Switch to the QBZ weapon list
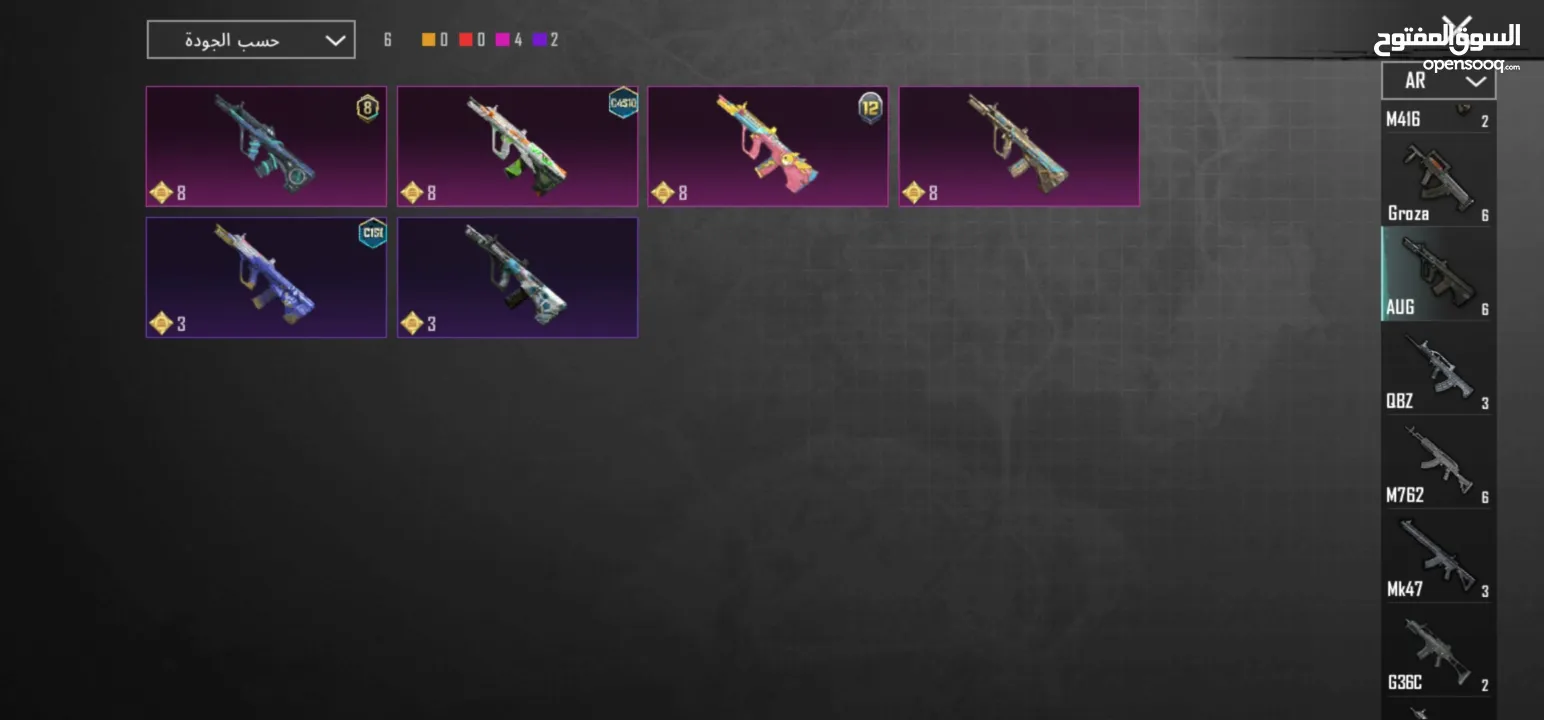Screen dimensions: 1544x720 click(x=1438, y=370)
